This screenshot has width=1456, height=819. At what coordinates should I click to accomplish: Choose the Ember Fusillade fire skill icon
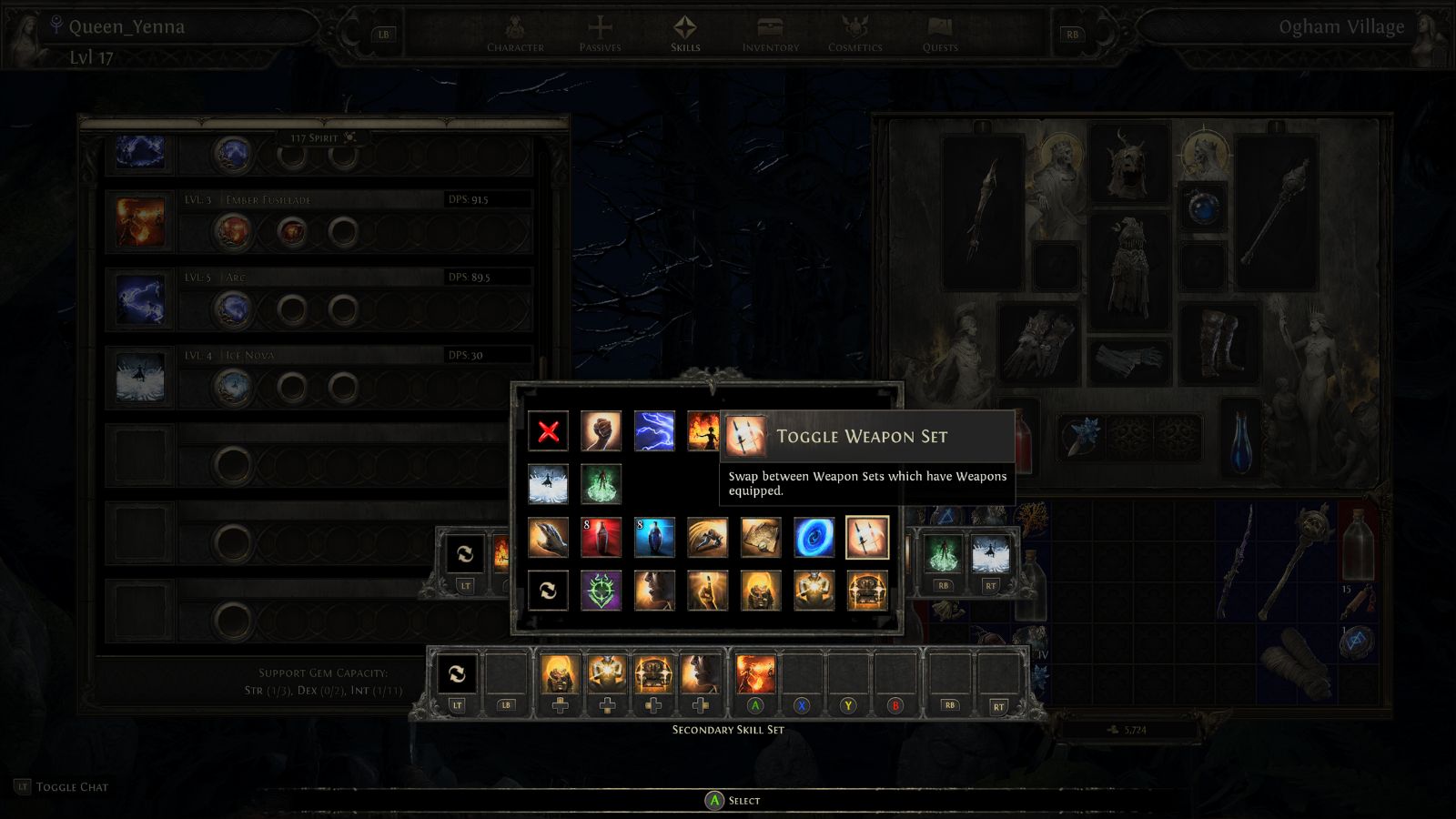click(710, 432)
